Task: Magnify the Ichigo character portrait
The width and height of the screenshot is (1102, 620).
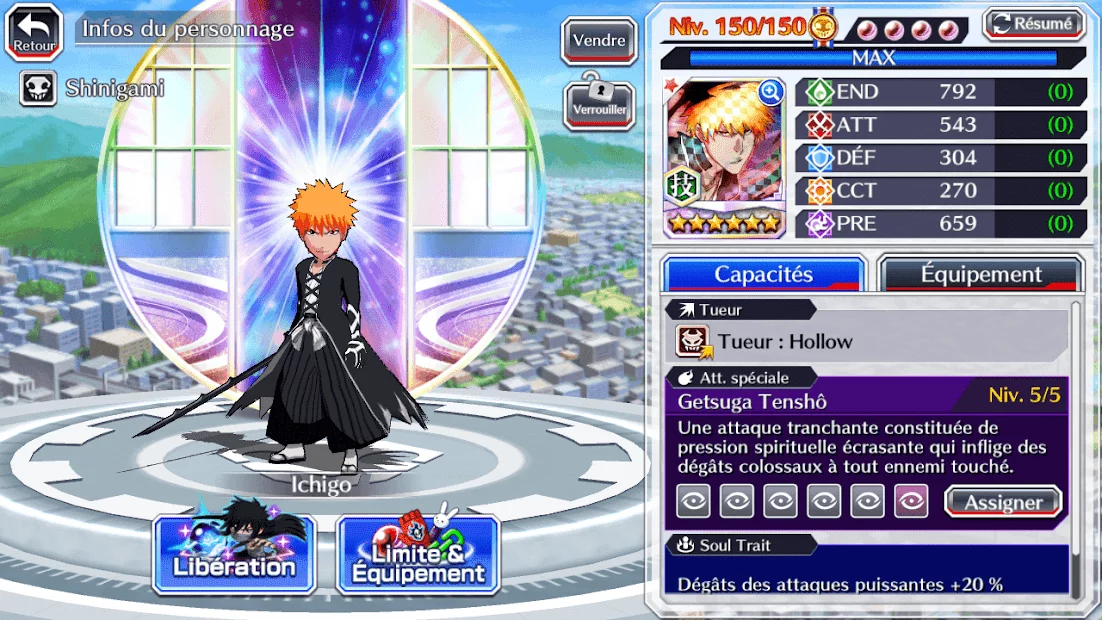Action: (770, 93)
